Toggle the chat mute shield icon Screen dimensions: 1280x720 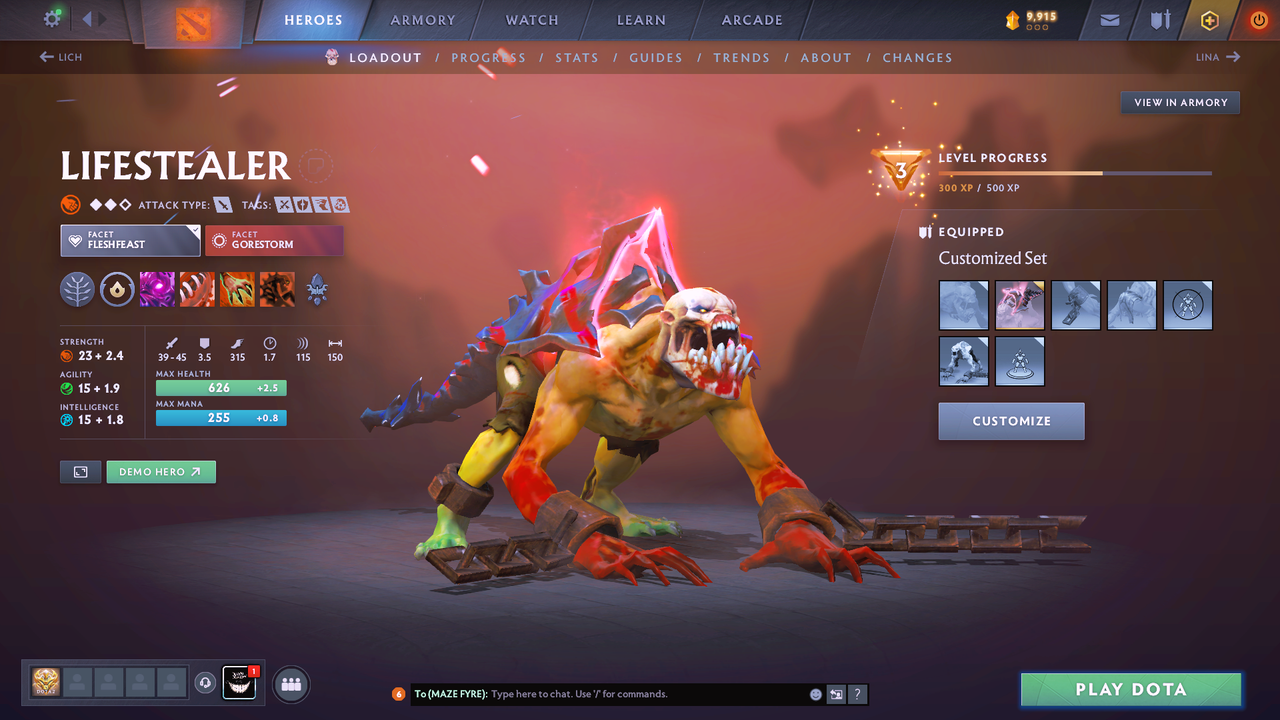coord(836,693)
